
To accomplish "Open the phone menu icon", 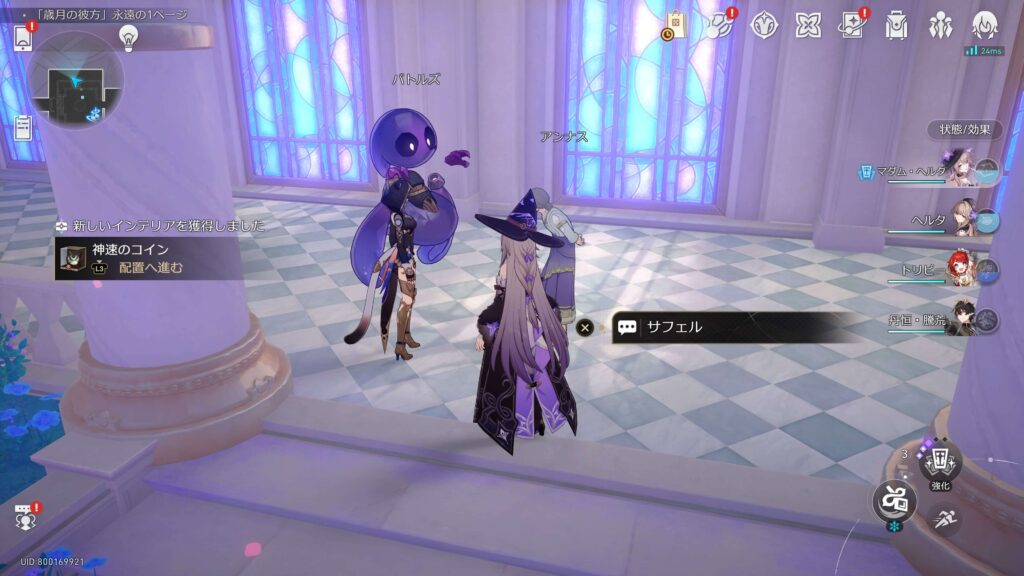I will tap(23, 38).
